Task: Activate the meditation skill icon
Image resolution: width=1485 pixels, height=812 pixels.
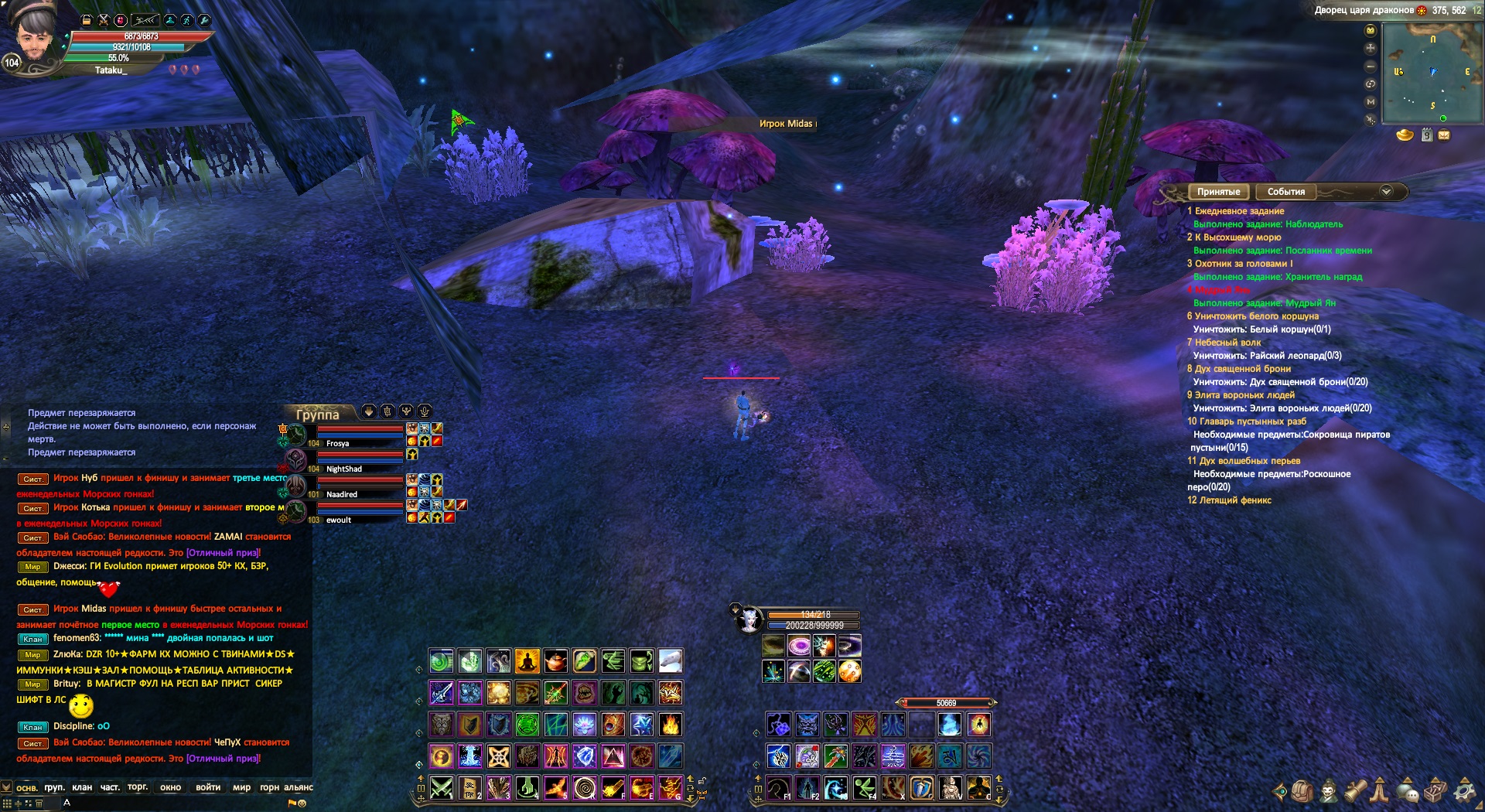Action: tap(527, 661)
